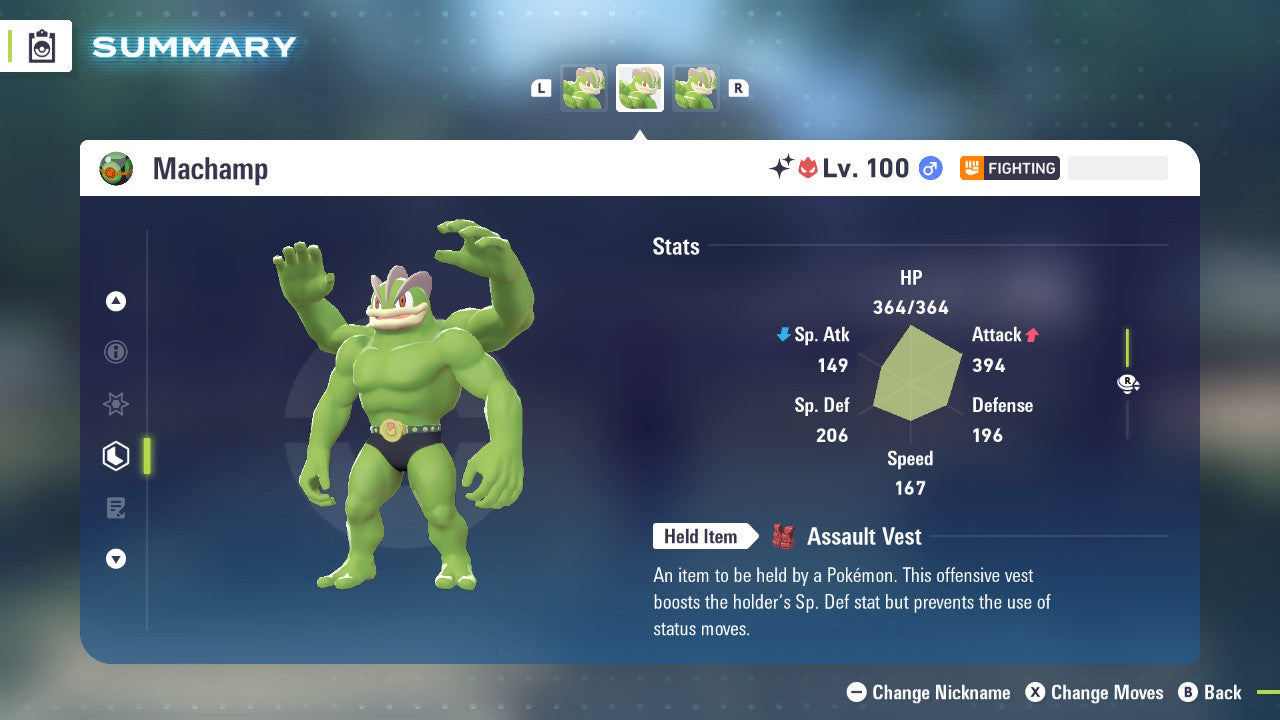Click the down arrow in the sidebar
Screen dimensions: 1280x720
point(116,559)
